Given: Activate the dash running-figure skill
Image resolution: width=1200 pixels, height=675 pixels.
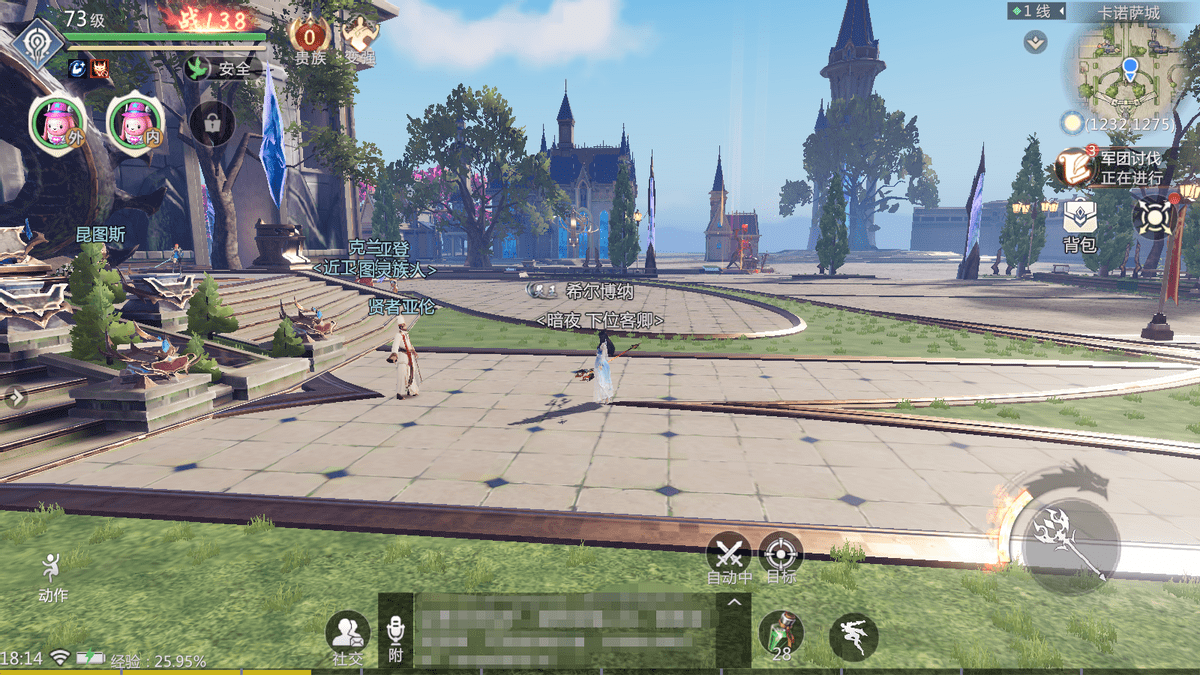Looking at the screenshot, I should click(853, 636).
